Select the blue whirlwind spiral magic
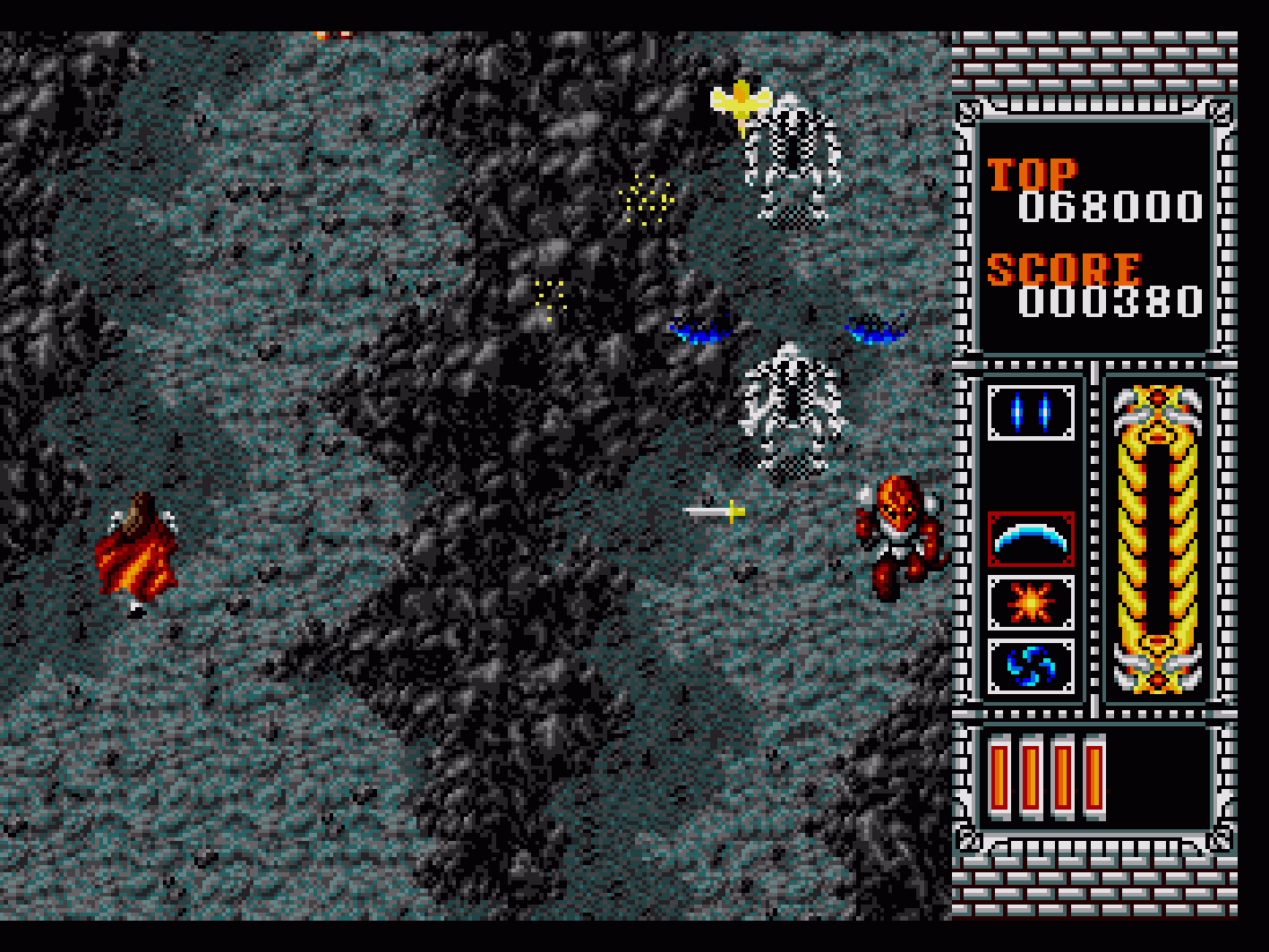The width and height of the screenshot is (1269, 952). pos(1031,666)
